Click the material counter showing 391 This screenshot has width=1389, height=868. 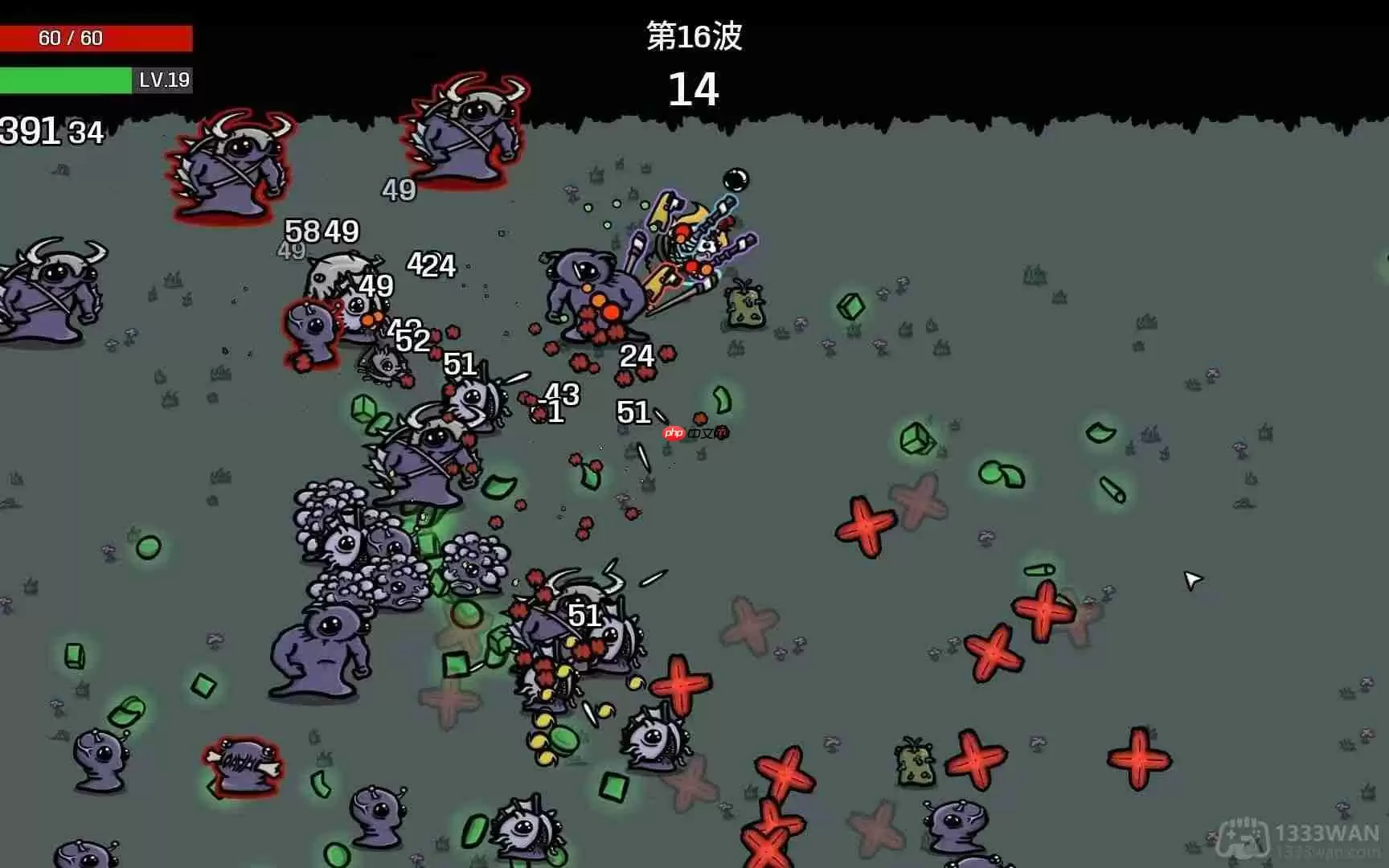(x=28, y=129)
